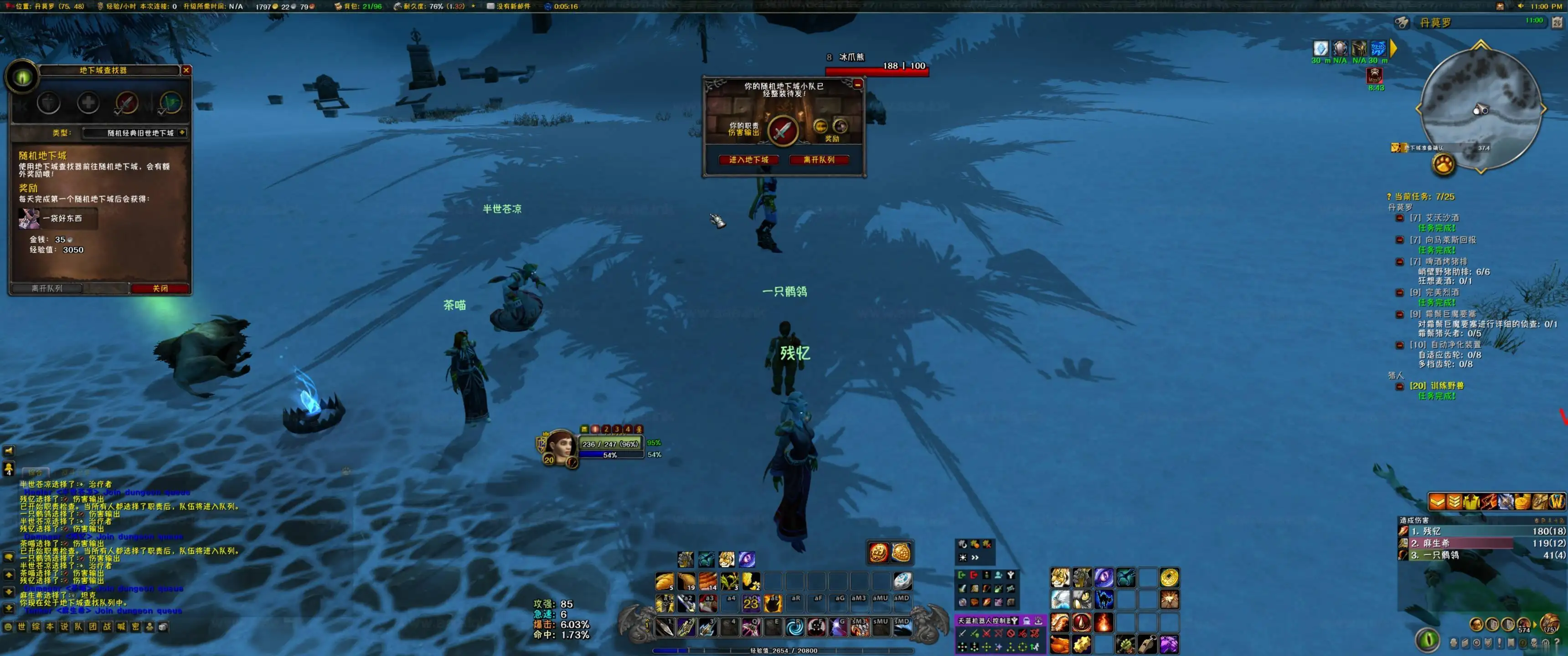Enter the dungeon with 进入地下城

pyautogui.click(x=749, y=160)
